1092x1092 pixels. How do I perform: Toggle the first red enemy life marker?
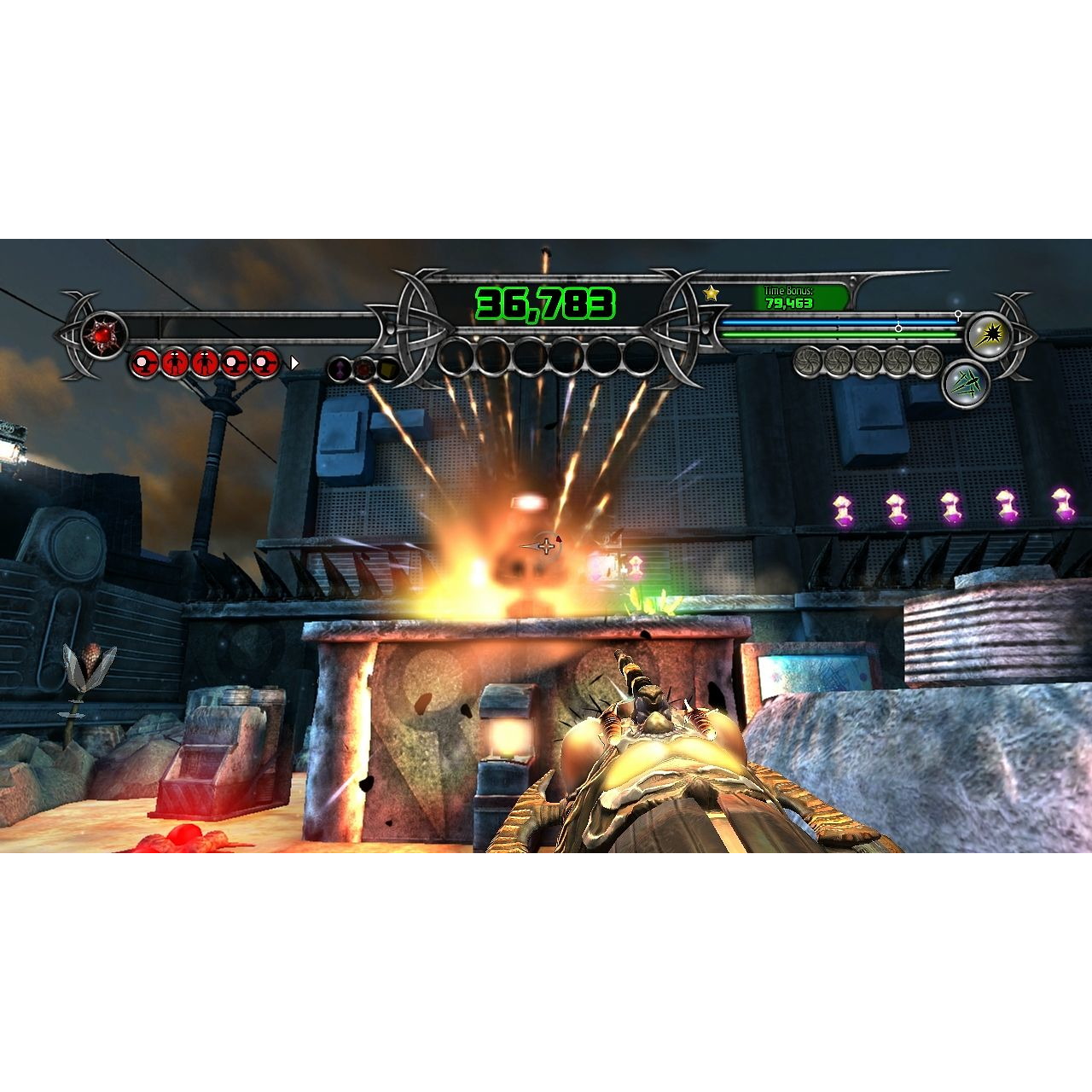click(x=145, y=362)
